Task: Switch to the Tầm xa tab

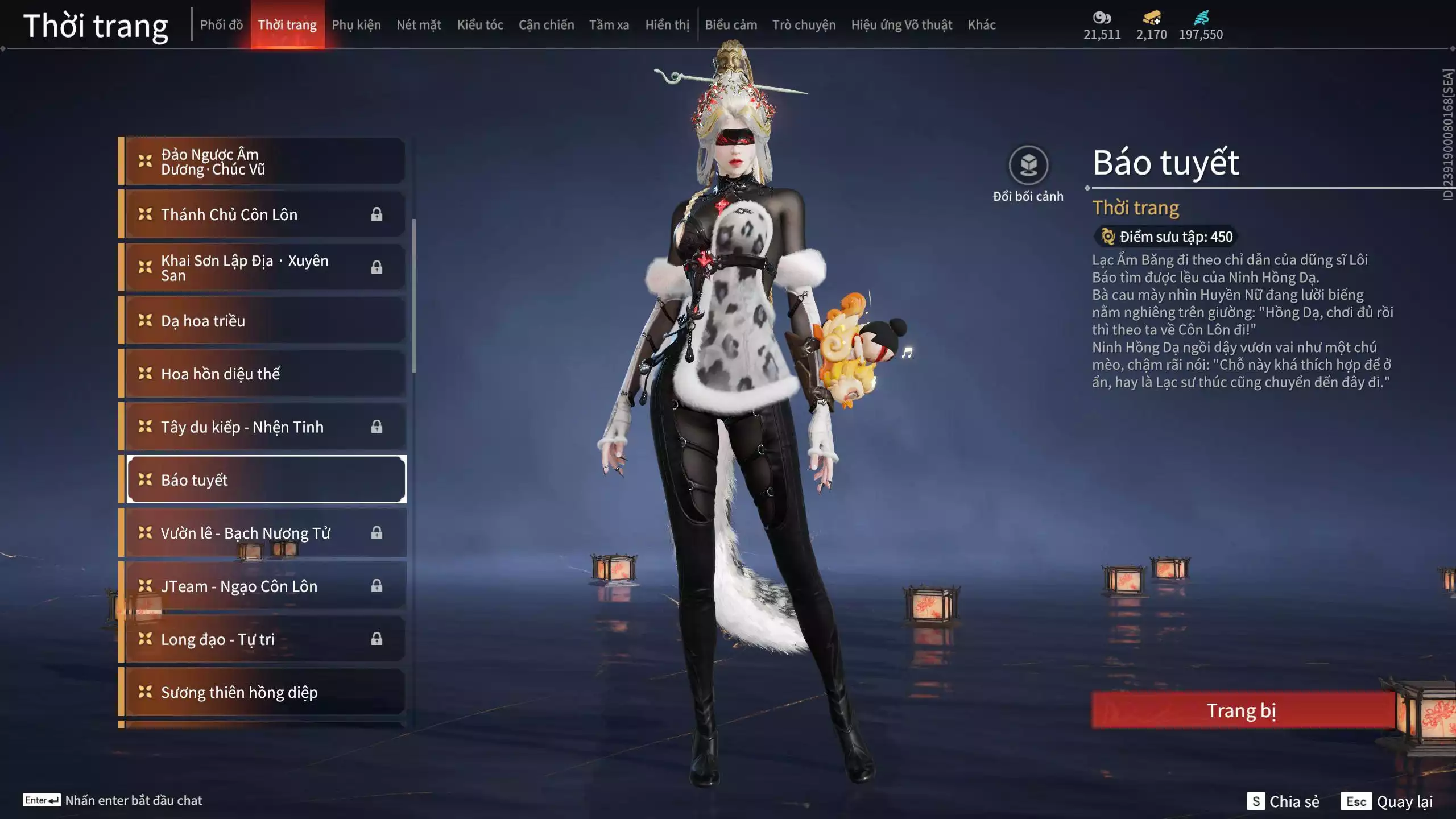Action: click(x=609, y=25)
